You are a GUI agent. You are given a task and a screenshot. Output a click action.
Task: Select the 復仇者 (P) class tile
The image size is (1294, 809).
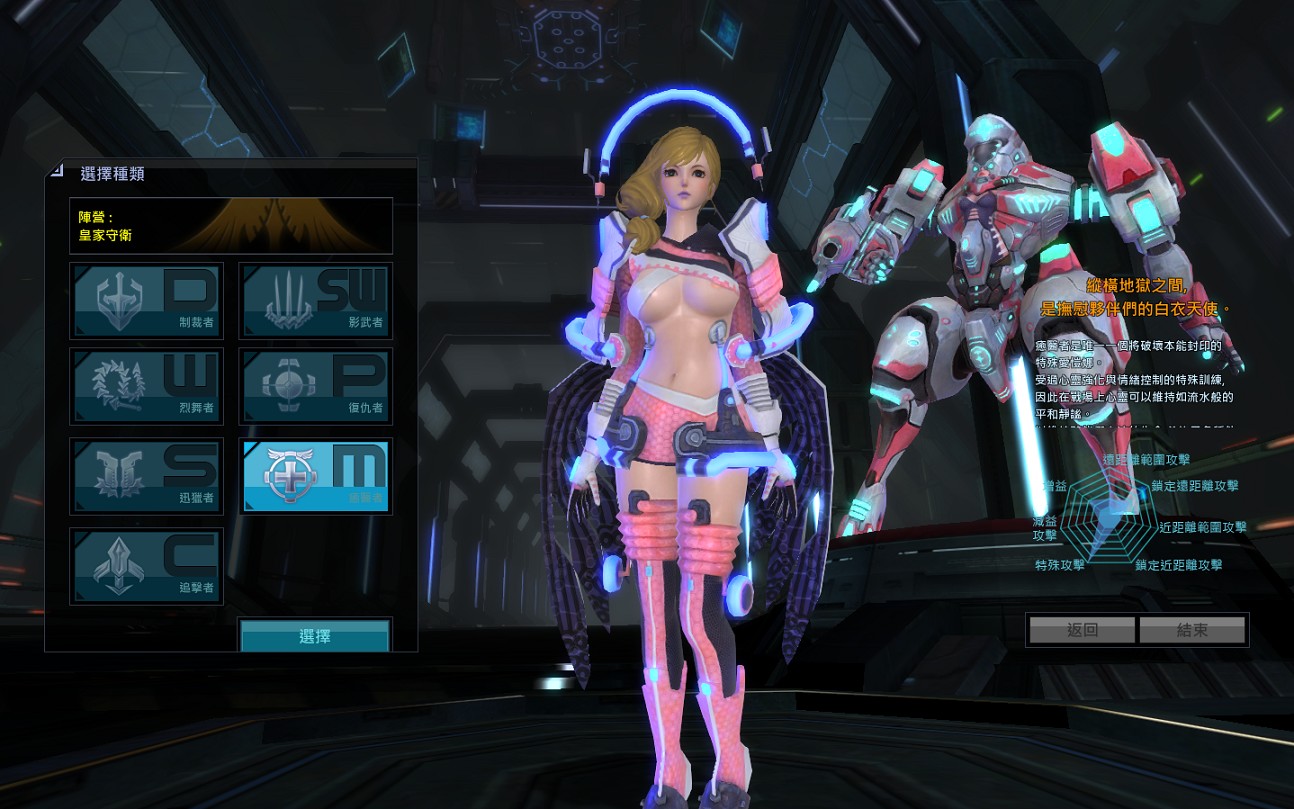click(316, 386)
